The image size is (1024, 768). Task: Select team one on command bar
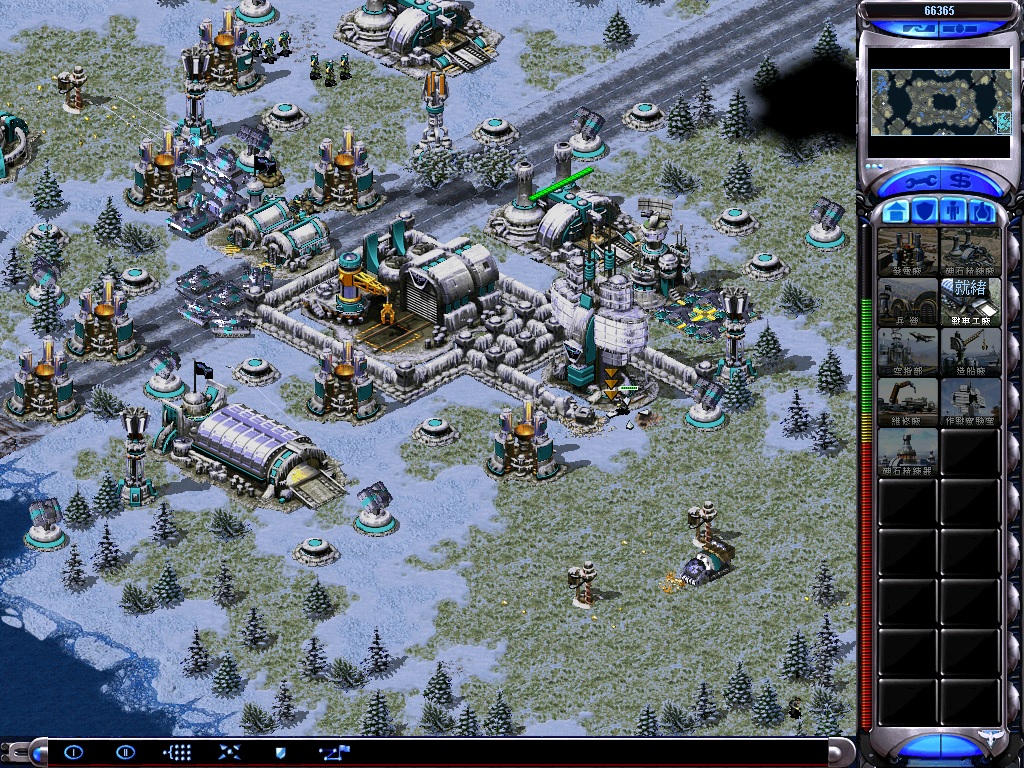pyautogui.click(x=73, y=751)
